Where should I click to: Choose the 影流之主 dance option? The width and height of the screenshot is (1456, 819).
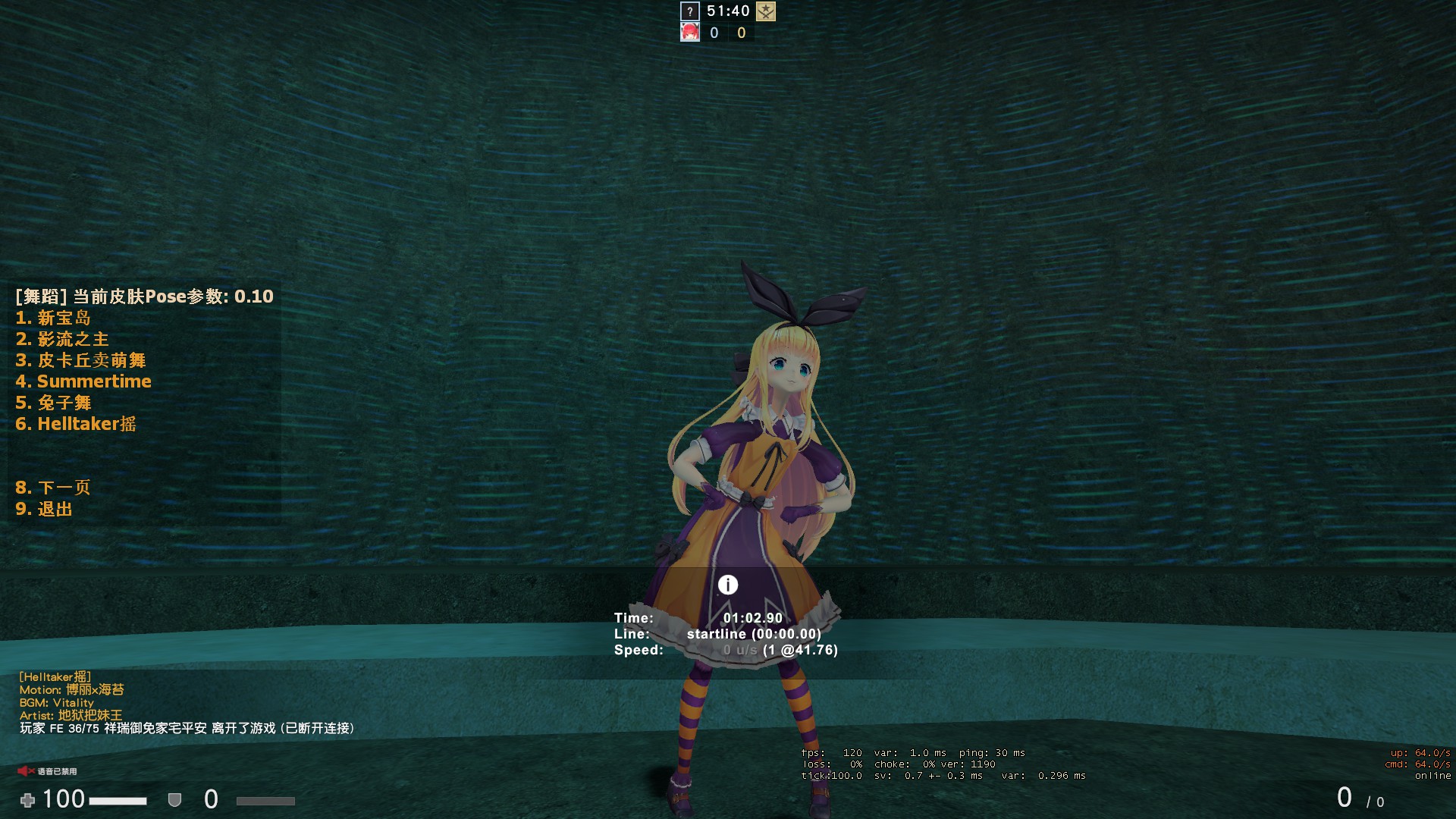tap(62, 339)
